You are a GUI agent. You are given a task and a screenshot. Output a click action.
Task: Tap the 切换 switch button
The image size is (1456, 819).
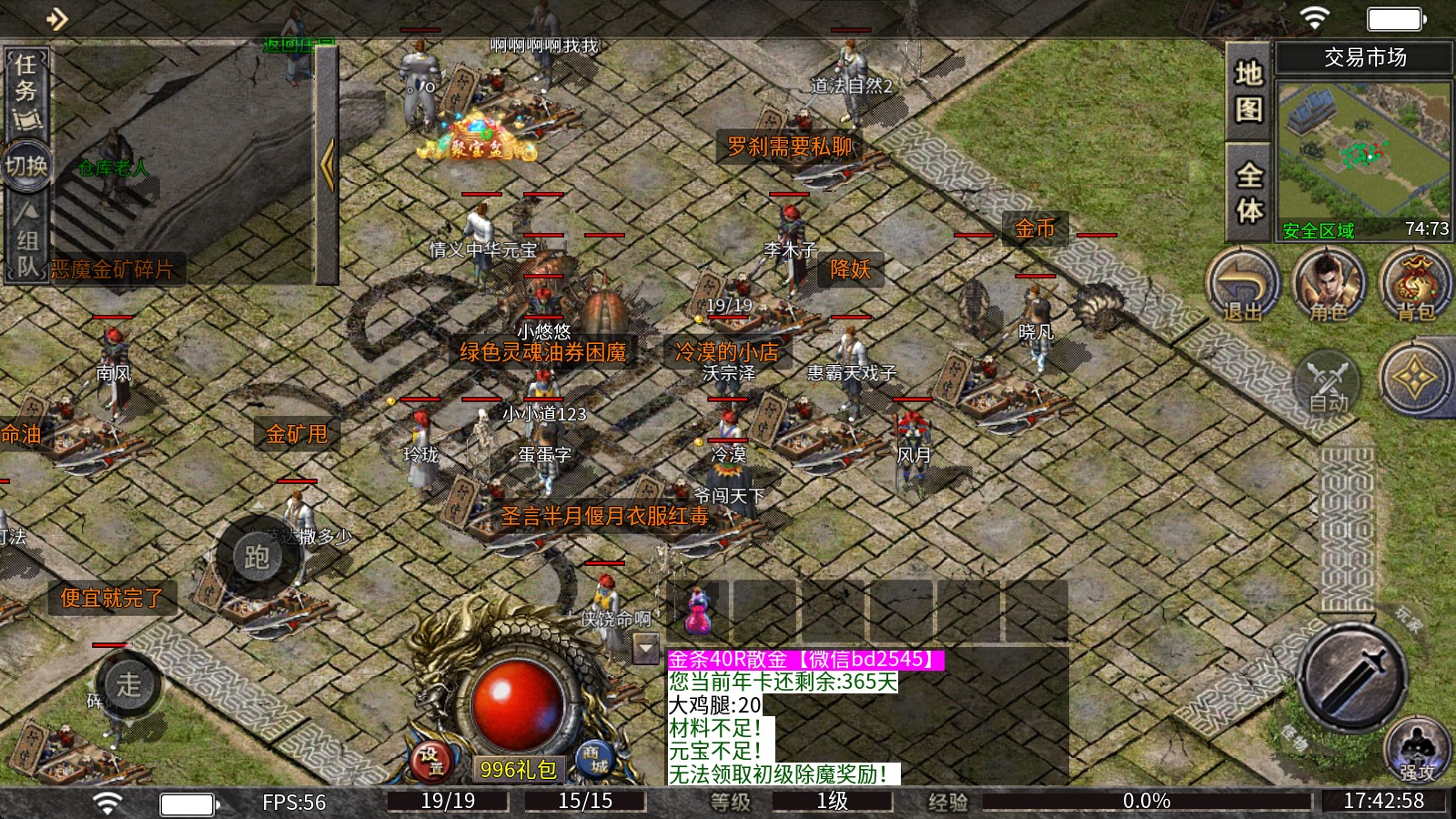coord(26,167)
